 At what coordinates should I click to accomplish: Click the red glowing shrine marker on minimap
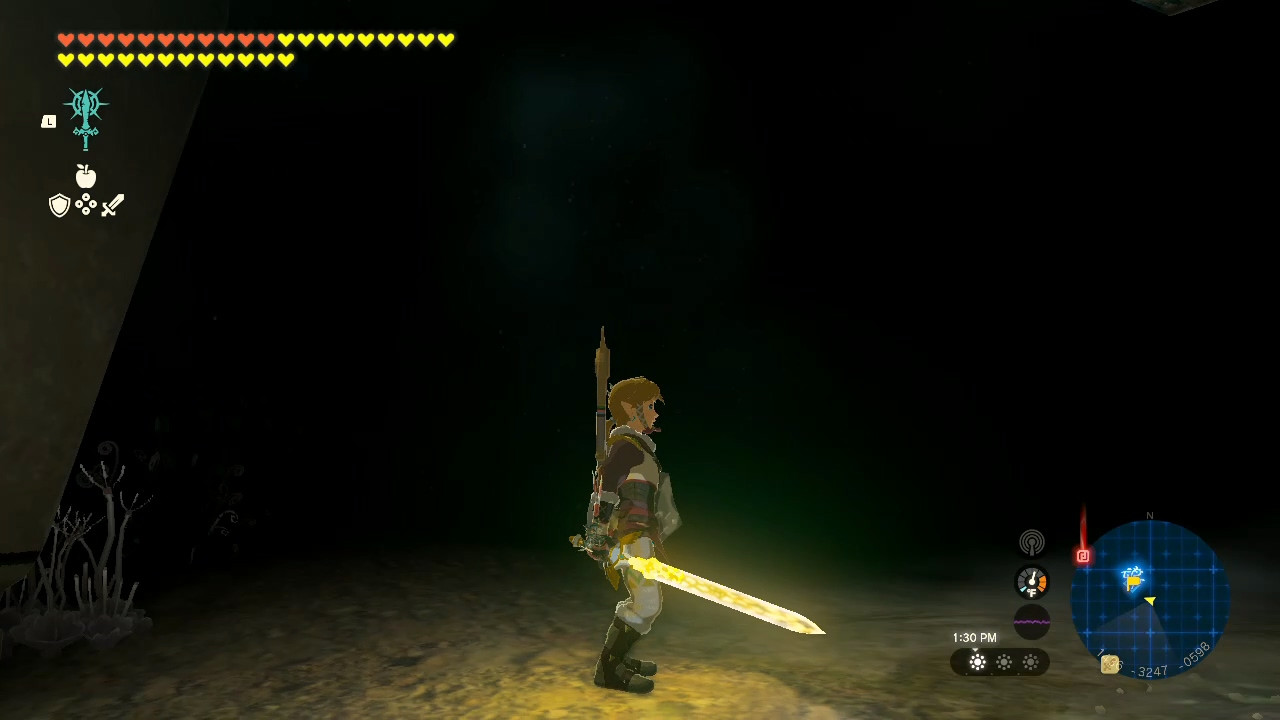[1084, 554]
